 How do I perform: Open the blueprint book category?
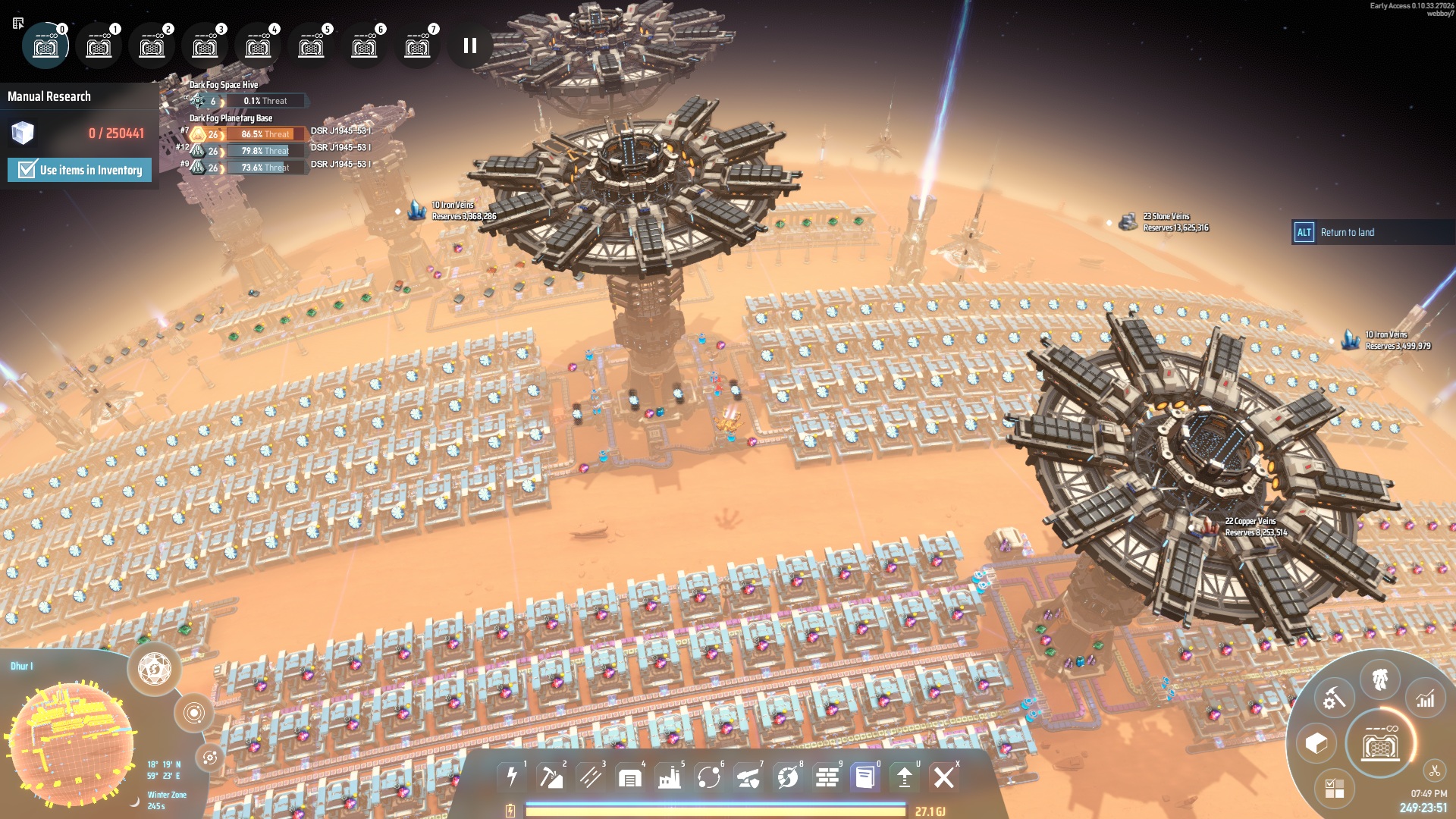864,777
